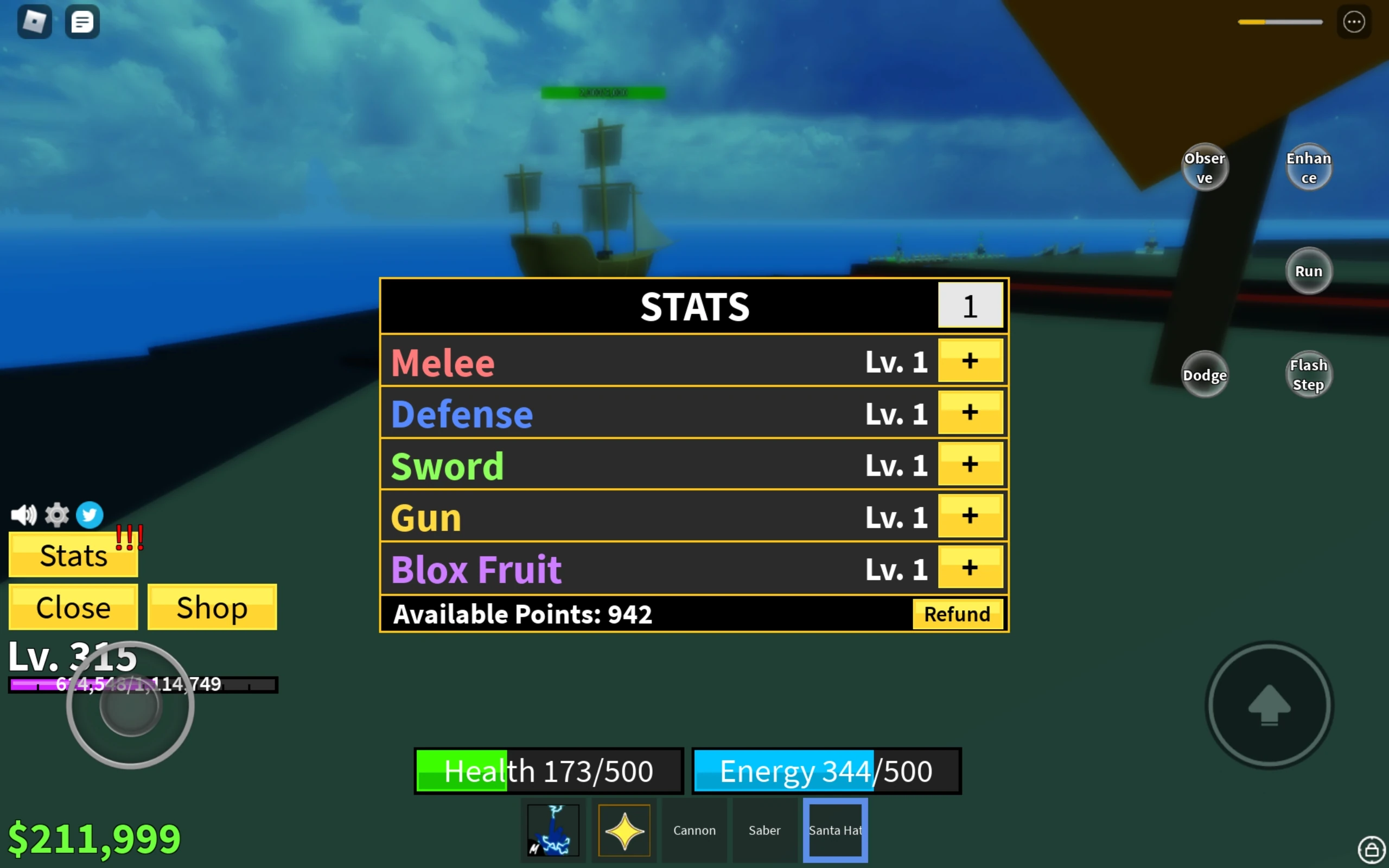Click the Energy bar
The image size is (1389, 868).
coord(826,771)
